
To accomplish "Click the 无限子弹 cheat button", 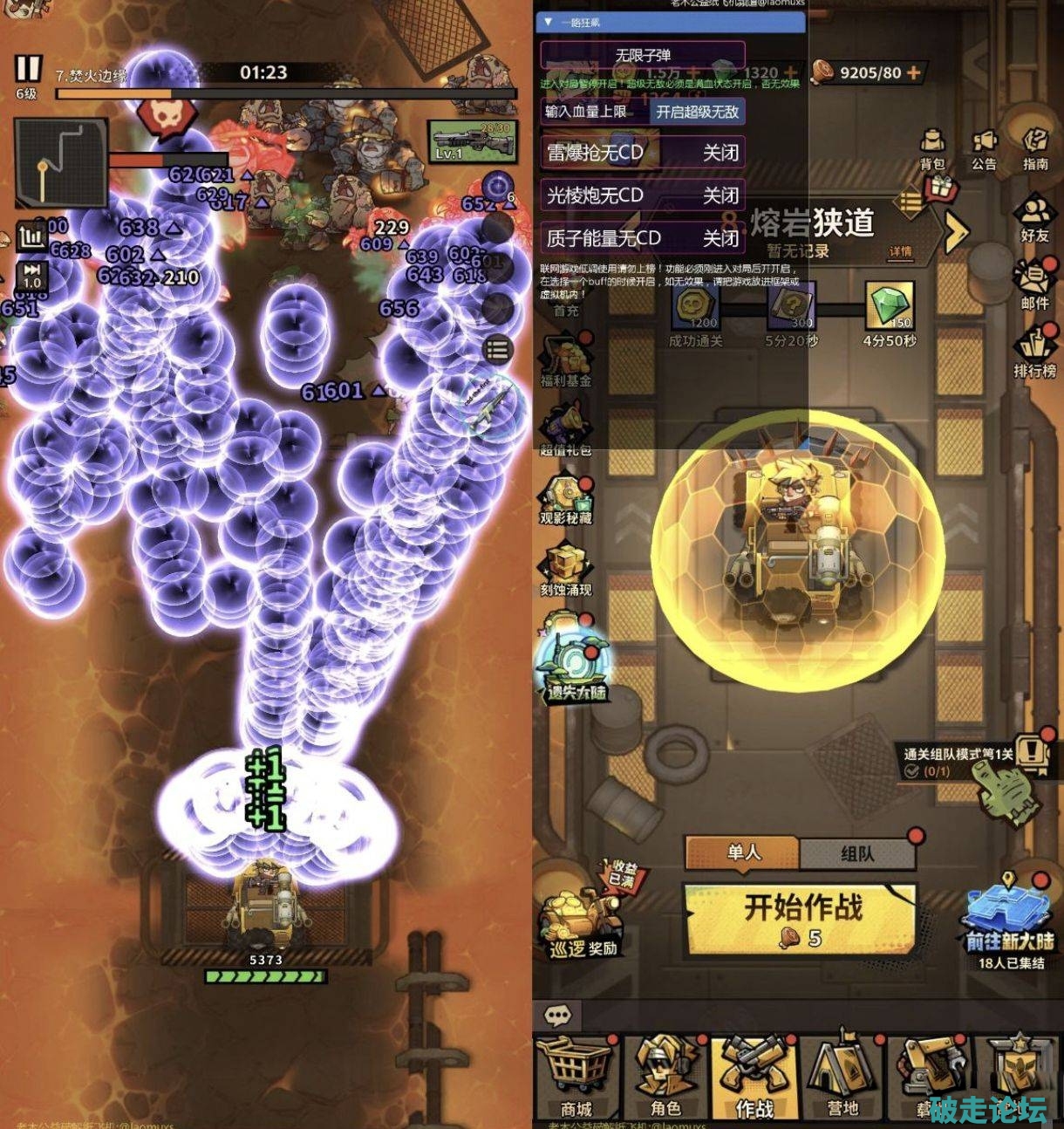I will [x=643, y=55].
